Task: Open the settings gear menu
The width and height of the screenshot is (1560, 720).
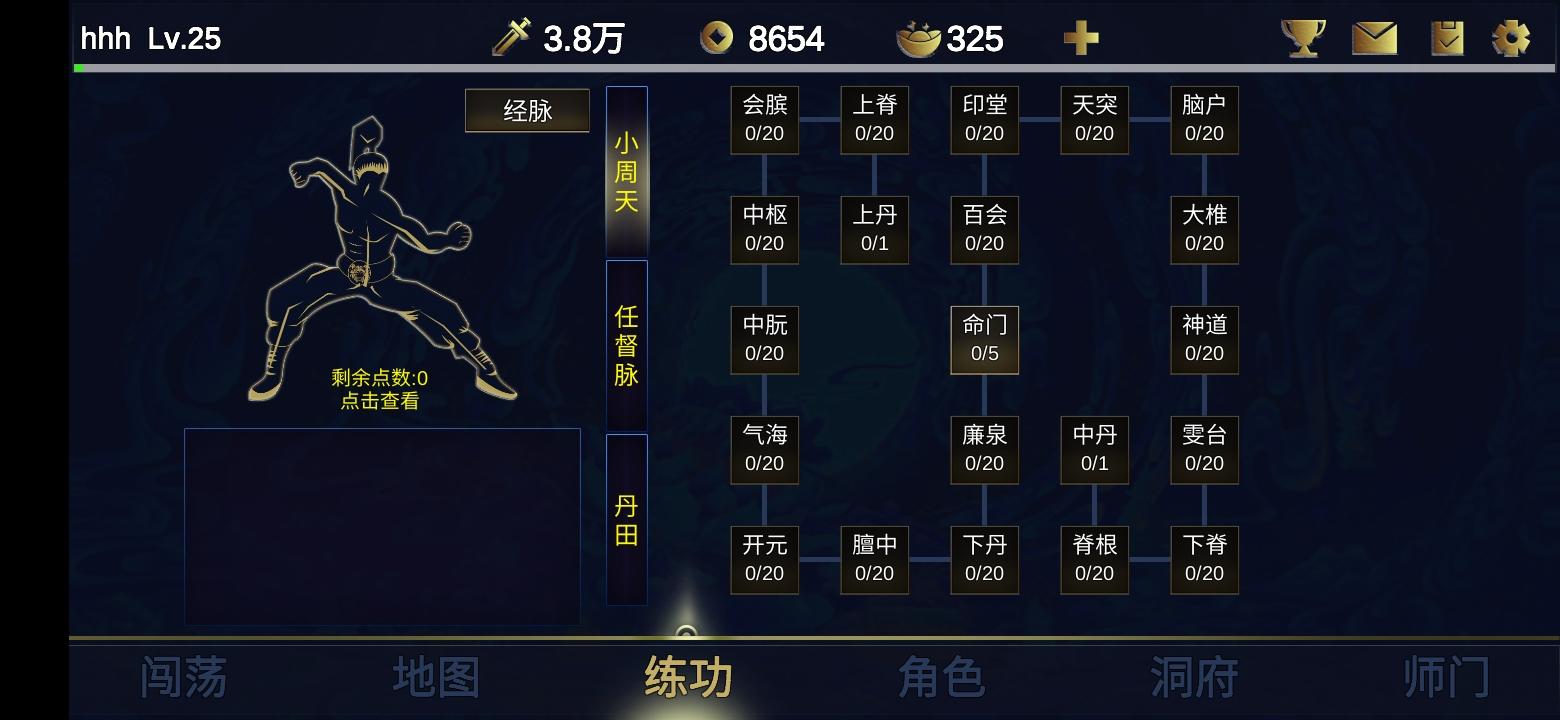Action: coord(1512,38)
